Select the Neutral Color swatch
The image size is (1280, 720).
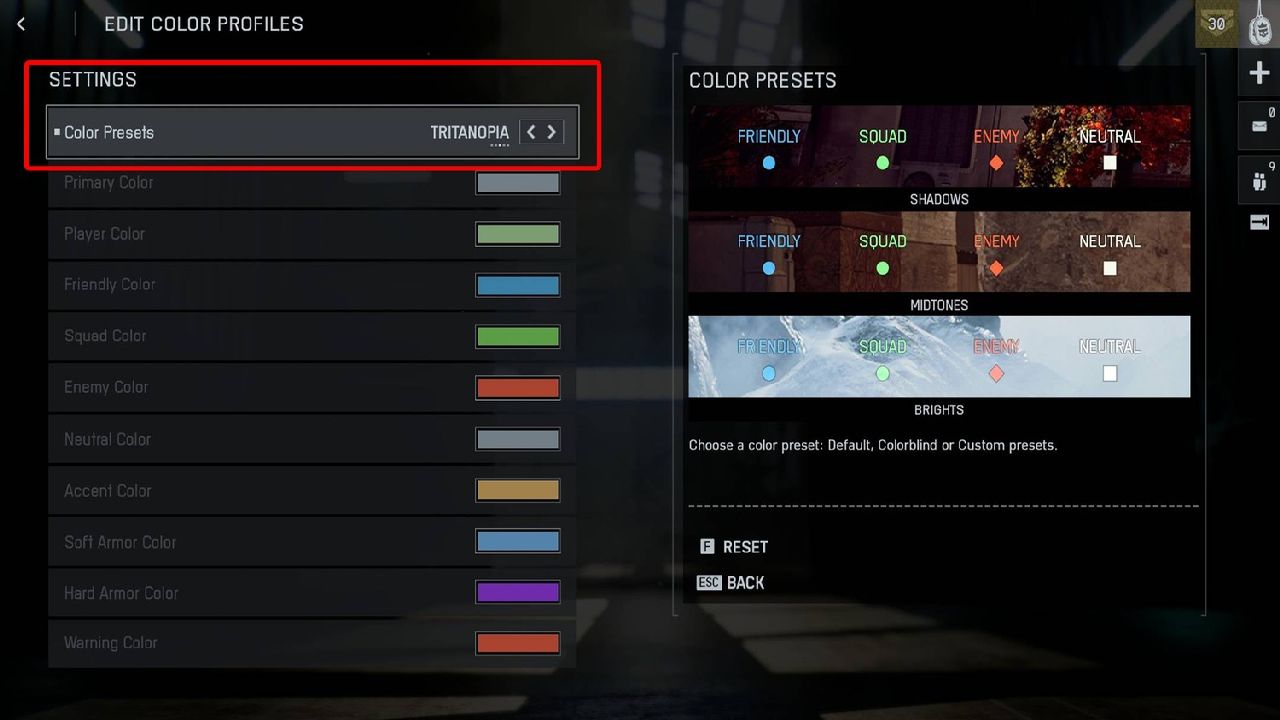pyautogui.click(x=517, y=439)
